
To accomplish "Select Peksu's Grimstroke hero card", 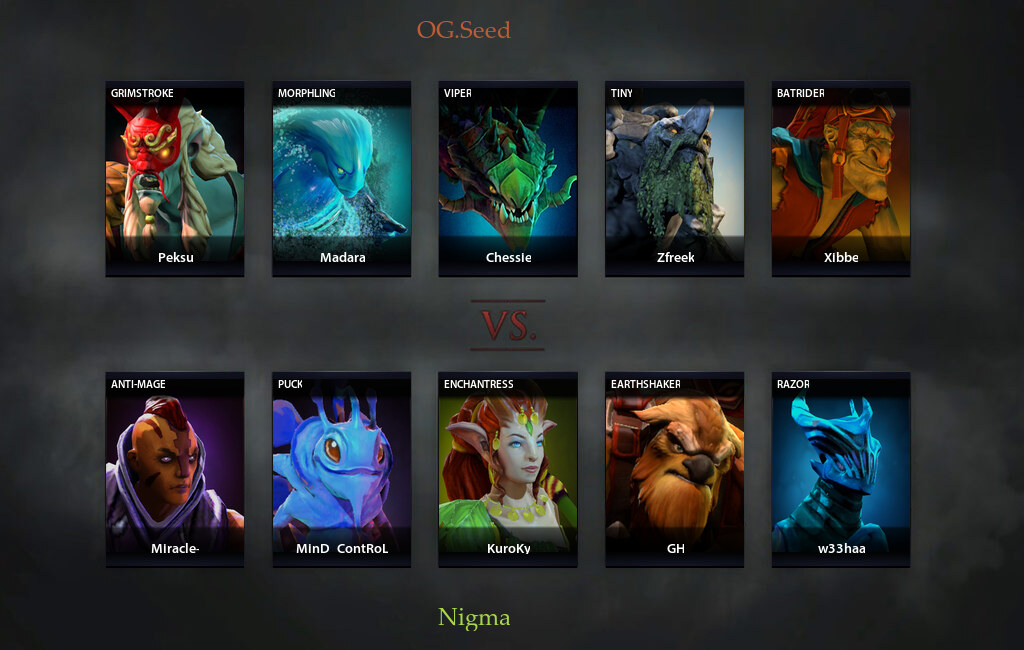I will point(175,178).
